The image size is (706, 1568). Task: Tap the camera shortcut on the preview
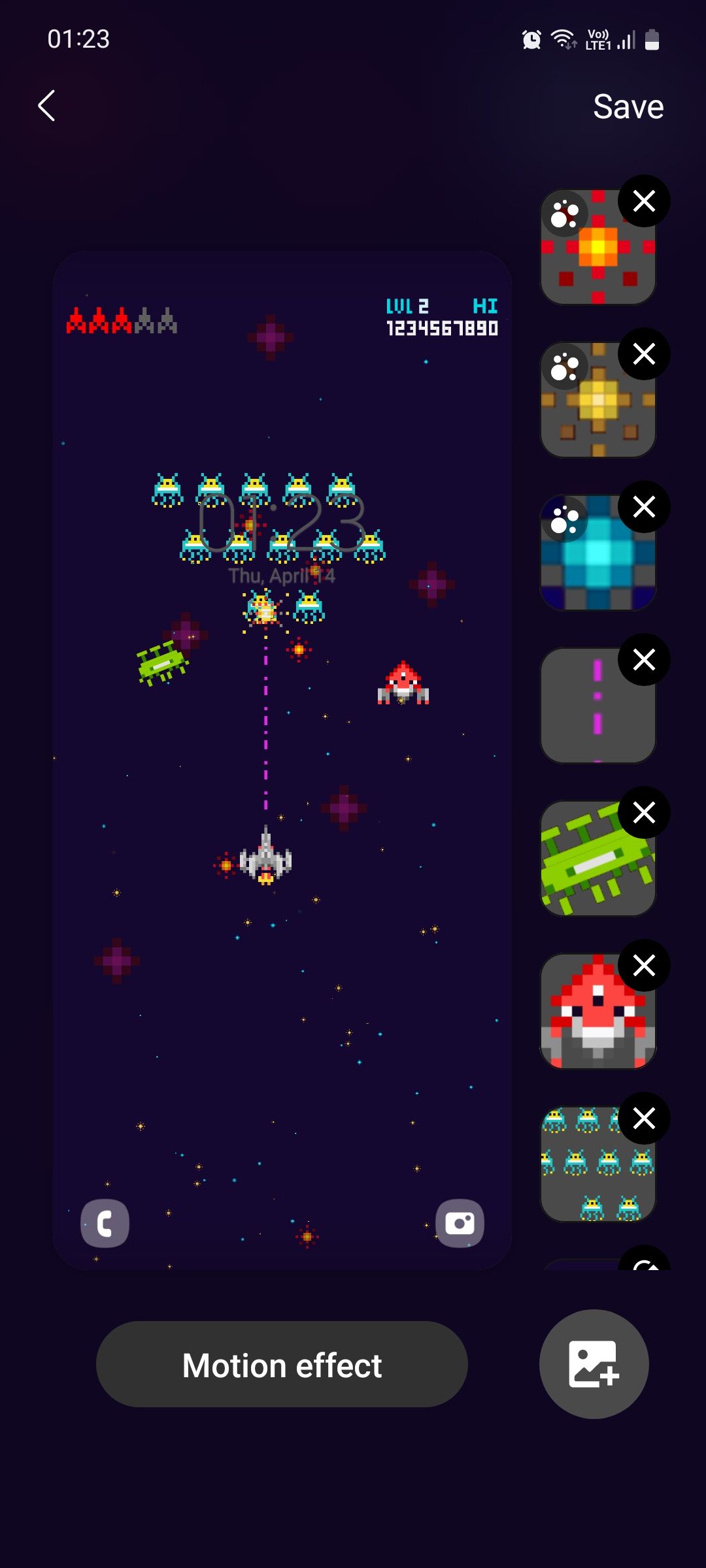460,1223
